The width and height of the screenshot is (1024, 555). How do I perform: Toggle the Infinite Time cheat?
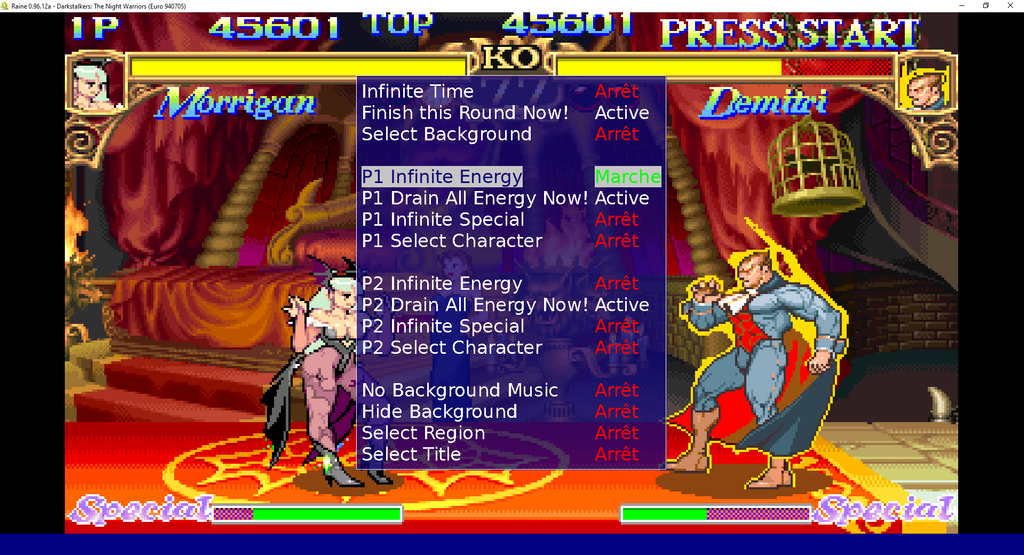click(x=418, y=91)
